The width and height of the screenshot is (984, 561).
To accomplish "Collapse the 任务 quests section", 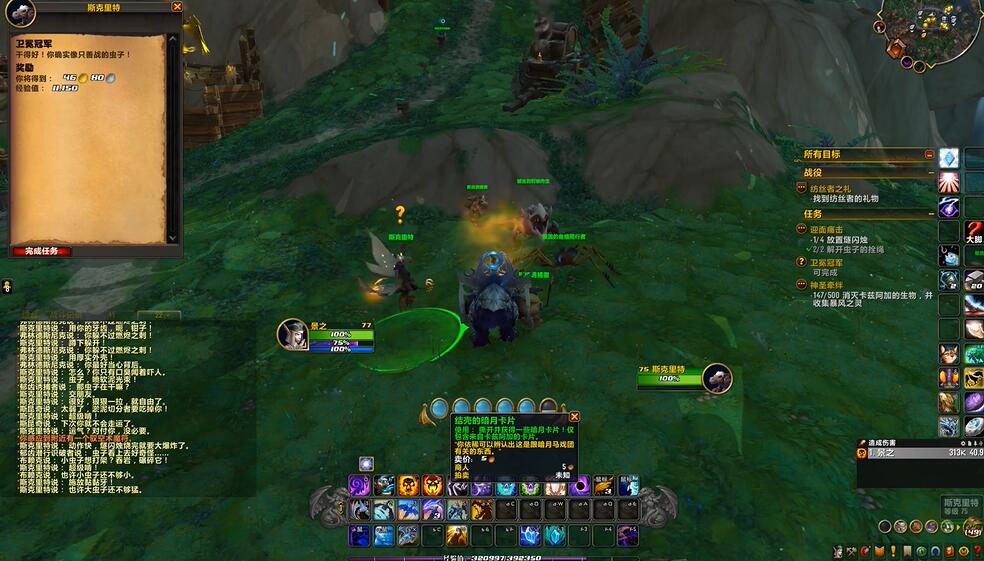I will point(929,214).
